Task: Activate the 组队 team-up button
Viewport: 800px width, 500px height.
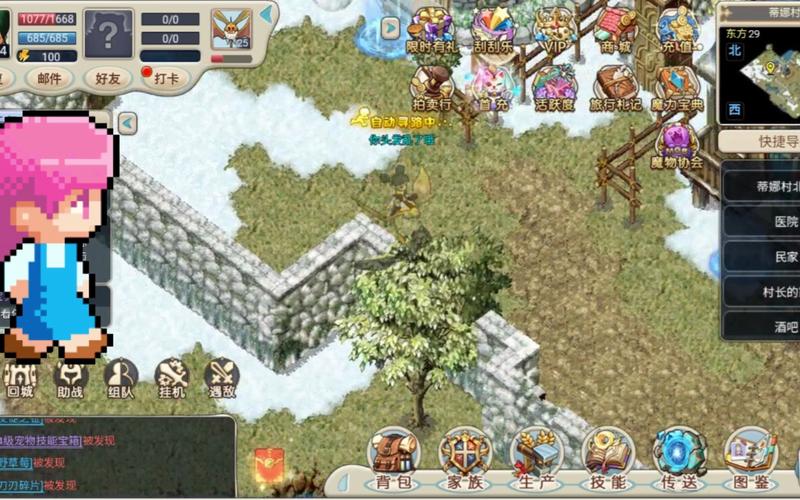Action: click(x=120, y=378)
